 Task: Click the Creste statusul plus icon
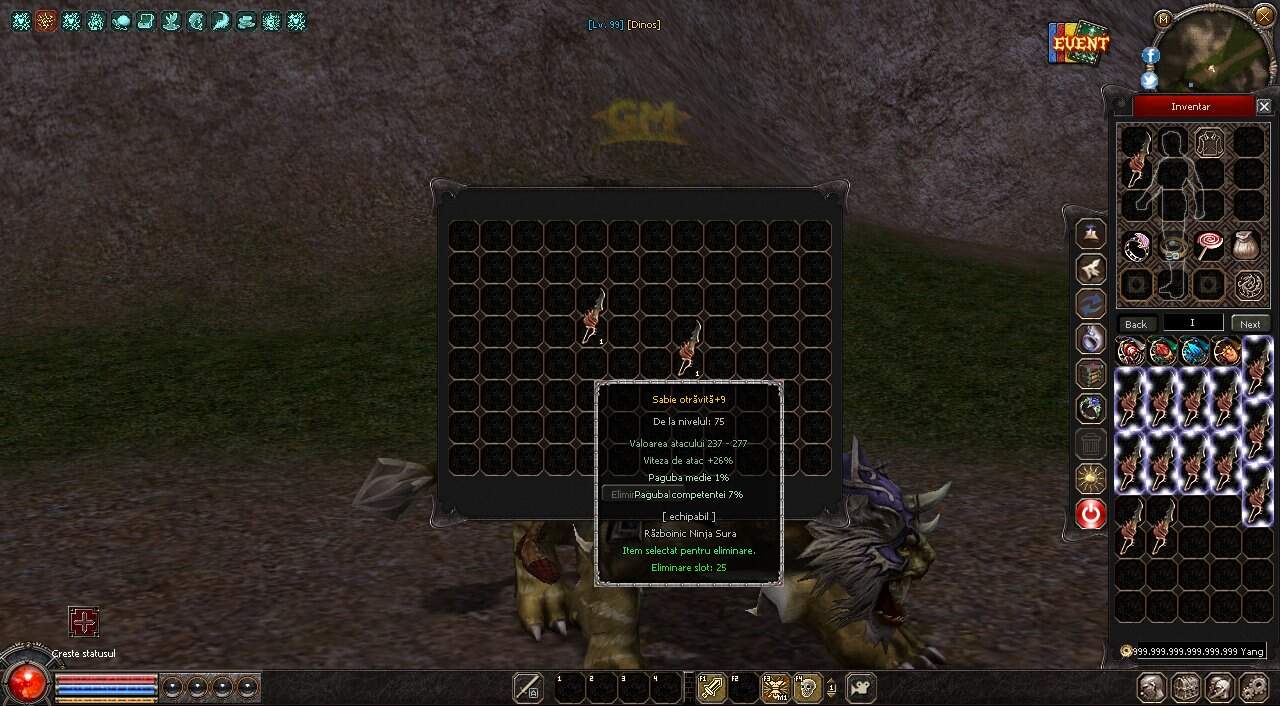coord(84,622)
